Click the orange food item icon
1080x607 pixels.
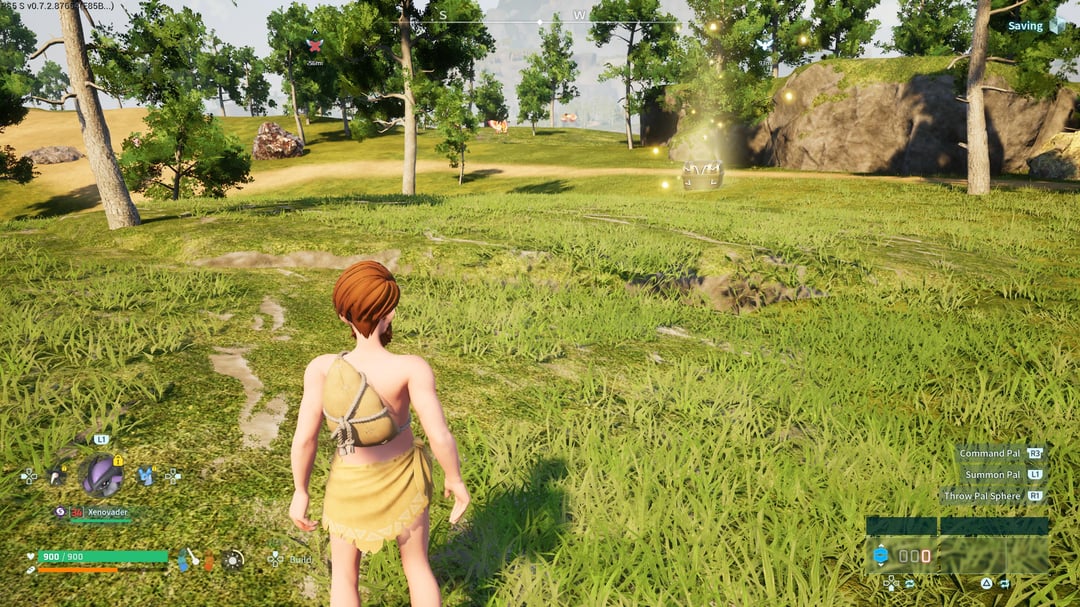click(x=208, y=561)
